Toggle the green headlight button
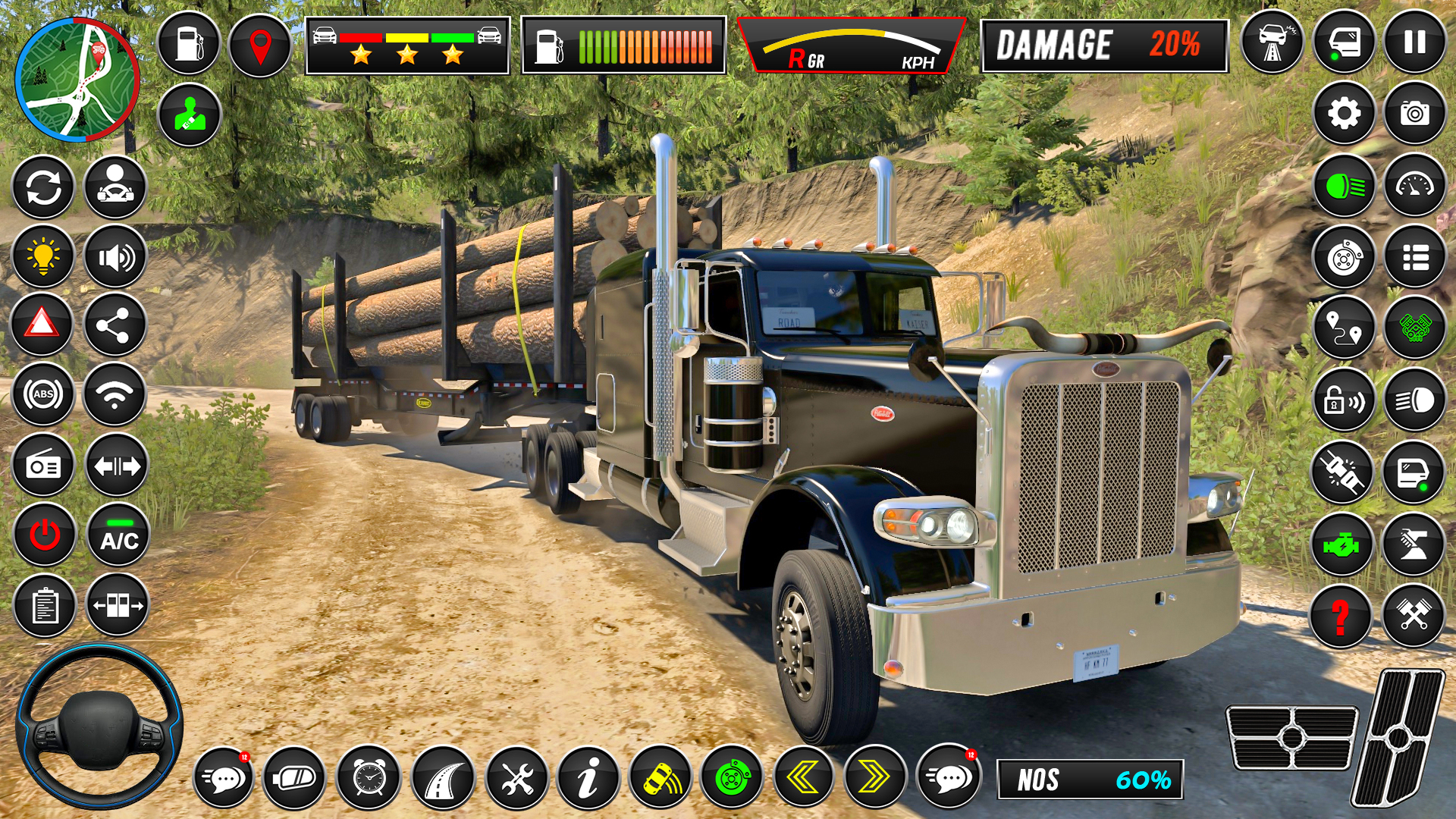The height and width of the screenshot is (819, 1456). click(x=1344, y=186)
